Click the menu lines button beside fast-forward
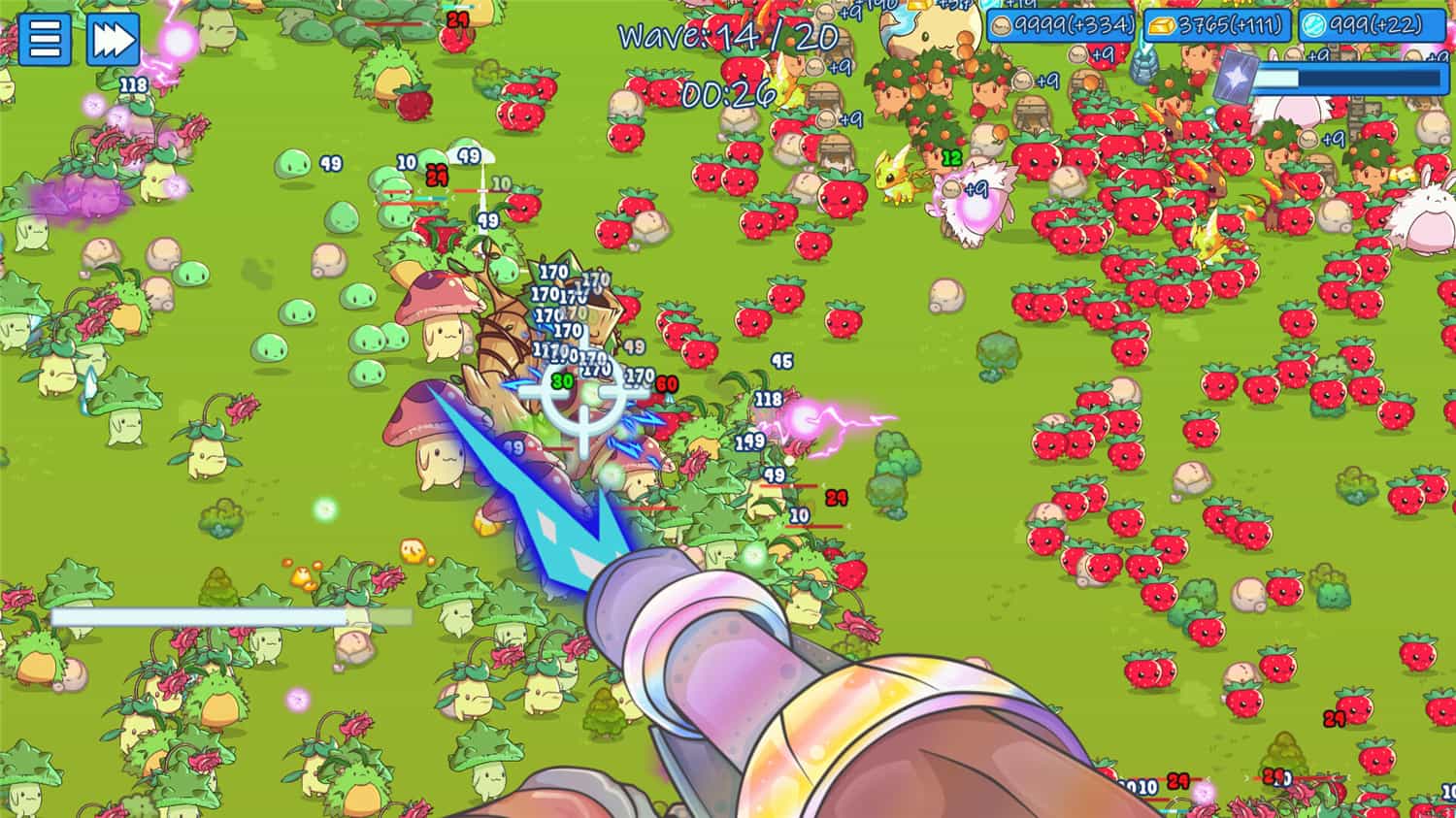This screenshot has height=818, width=1456. pyautogui.click(x=44, y=40)
